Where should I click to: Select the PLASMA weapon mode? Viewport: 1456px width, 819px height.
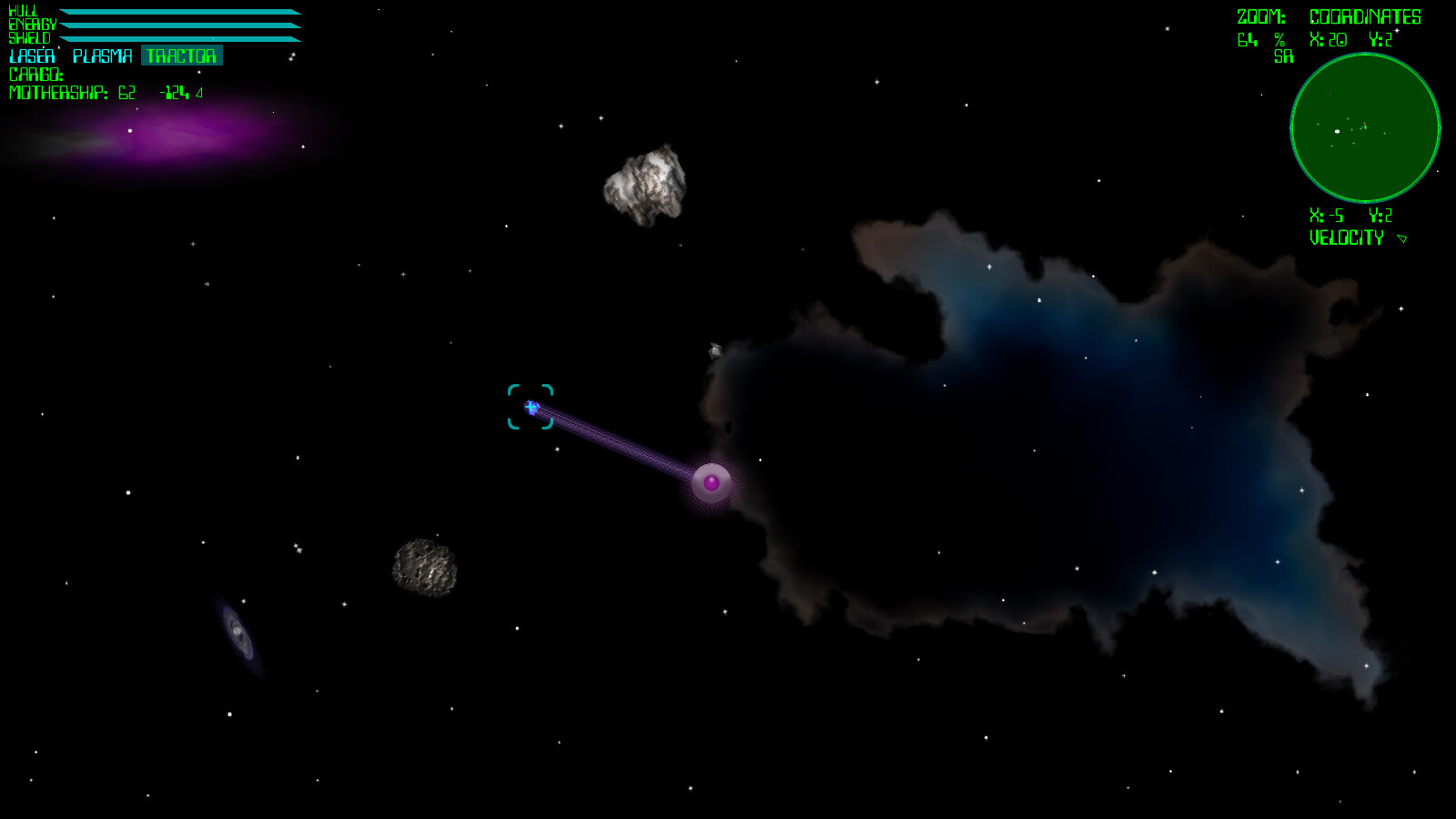[102, 56]
